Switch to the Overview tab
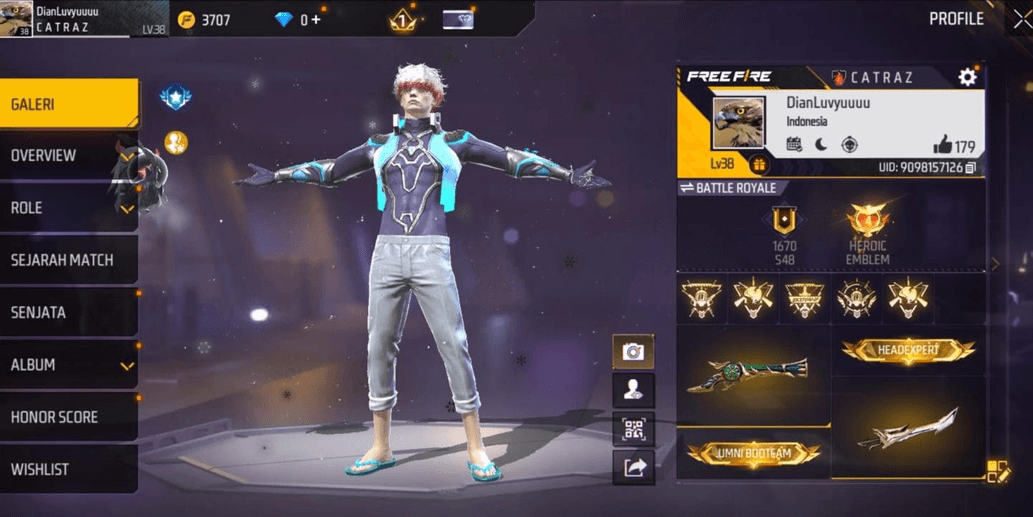This screenshot has width=1033, height=517. tap(68, 156)
